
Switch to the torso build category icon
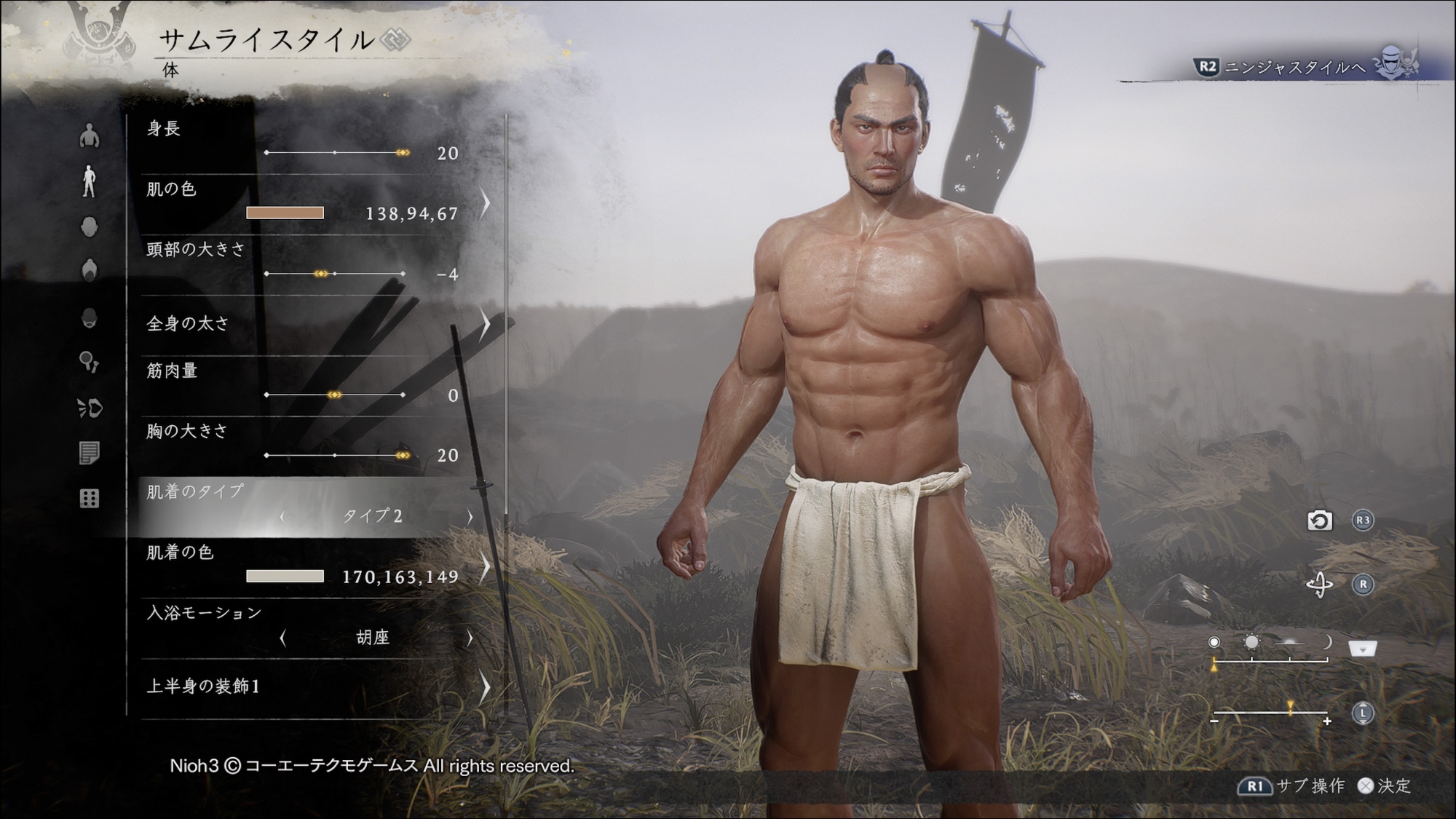point(89,135)
